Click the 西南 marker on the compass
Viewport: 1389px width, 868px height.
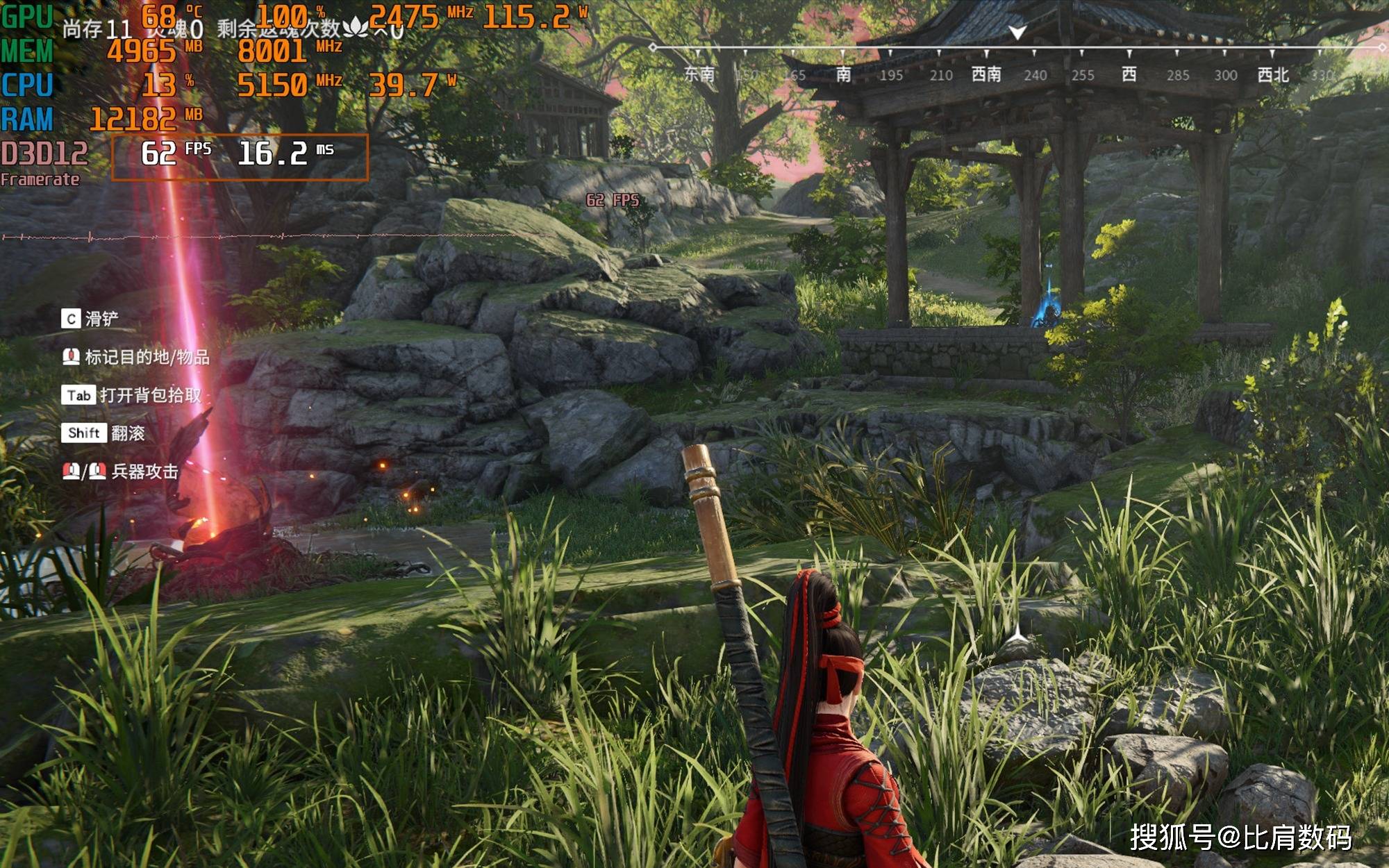[986, 74]
